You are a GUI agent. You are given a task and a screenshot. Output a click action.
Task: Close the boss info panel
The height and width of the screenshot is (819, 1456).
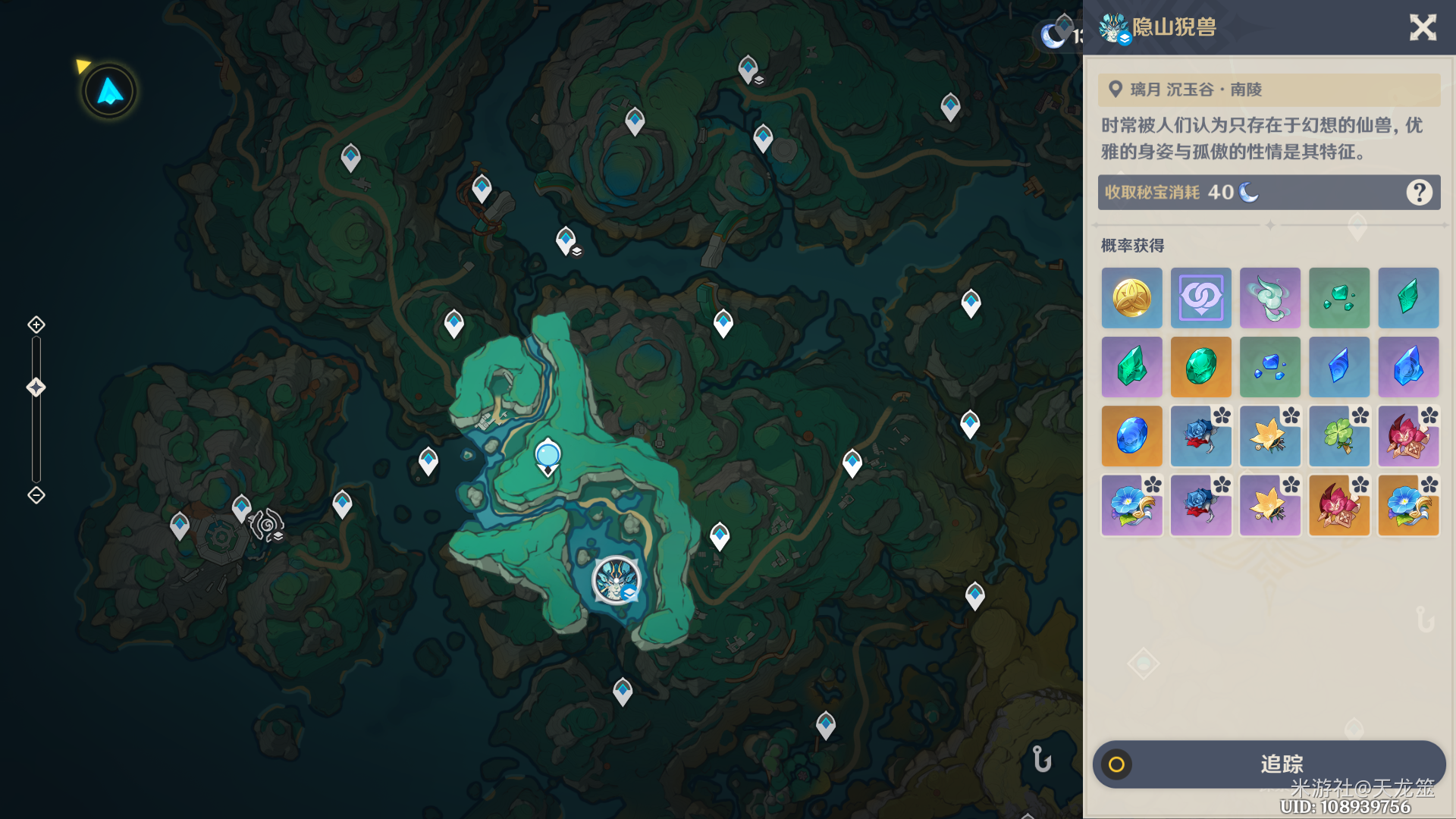[x=1423, y=28]
